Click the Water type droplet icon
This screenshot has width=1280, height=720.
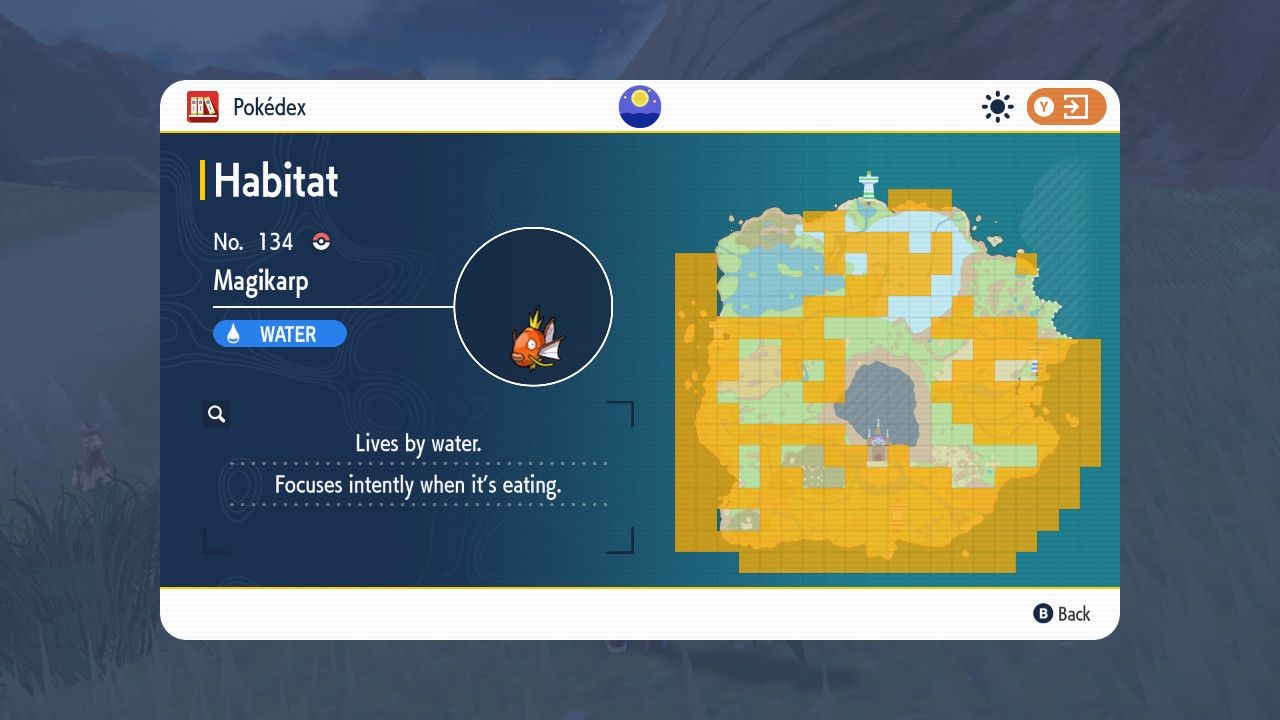click(232, 333)
